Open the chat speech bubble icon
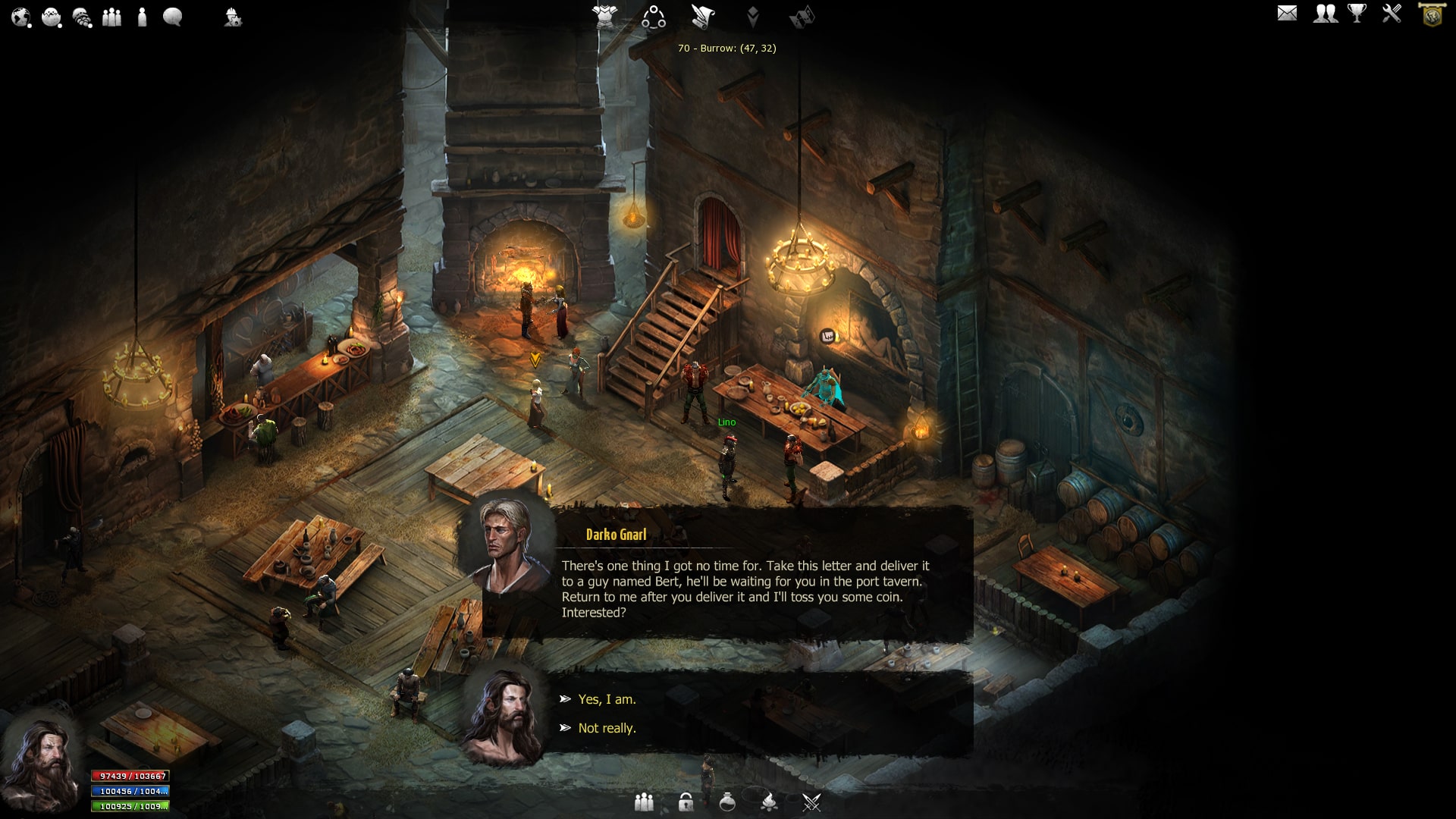The width and height of the screenshot is (1456, 819). pos(173,17)
